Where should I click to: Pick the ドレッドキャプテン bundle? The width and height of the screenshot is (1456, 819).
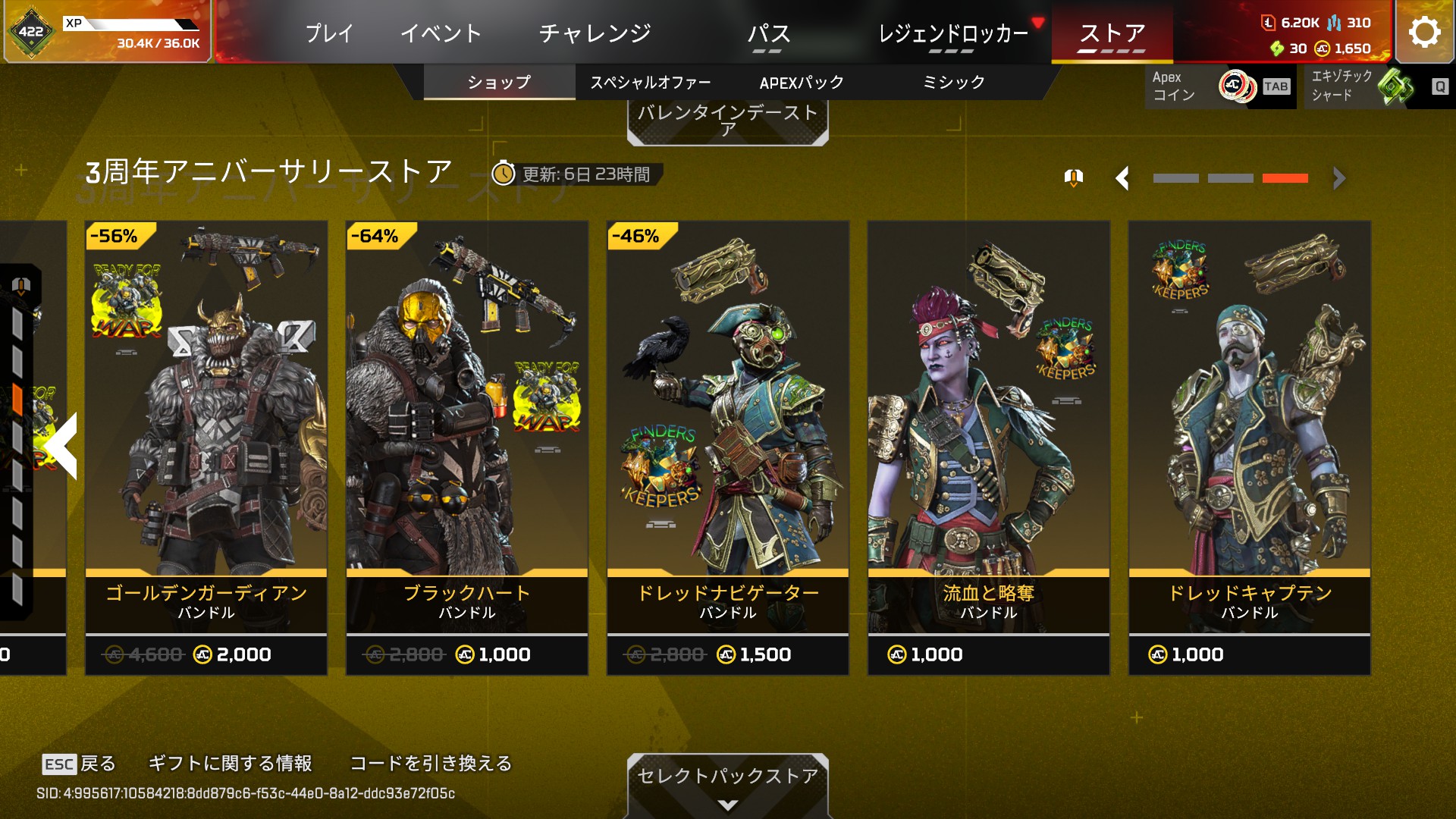(x=1250, y=447)
